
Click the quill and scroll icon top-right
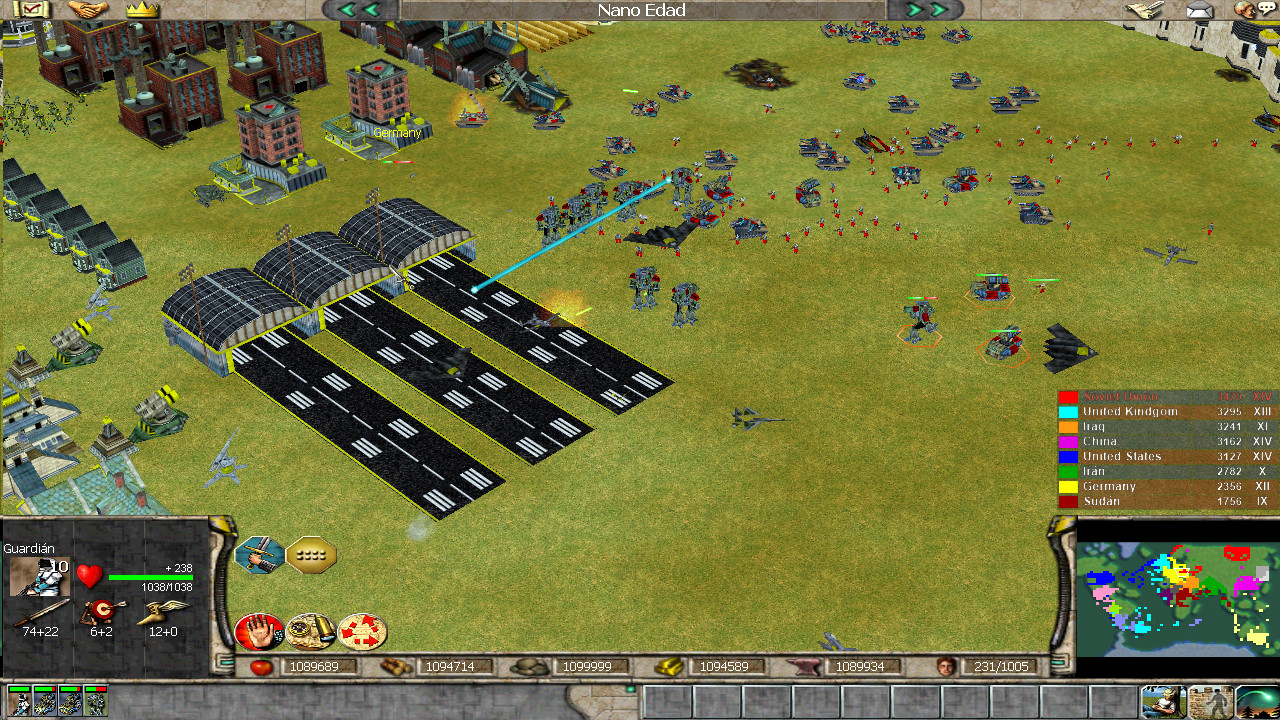click(1143, 10)
